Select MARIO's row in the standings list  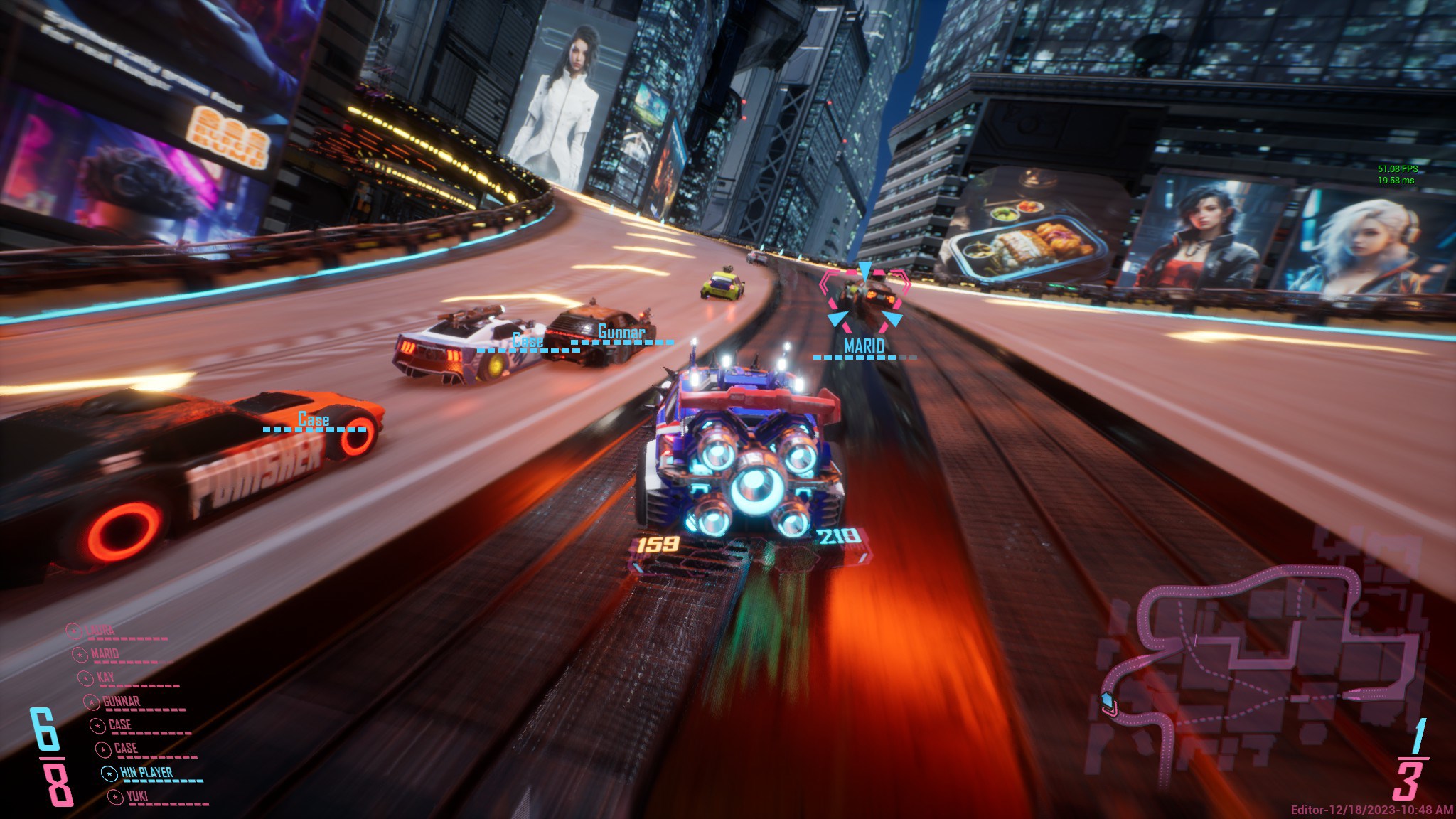tap(105, 654)
